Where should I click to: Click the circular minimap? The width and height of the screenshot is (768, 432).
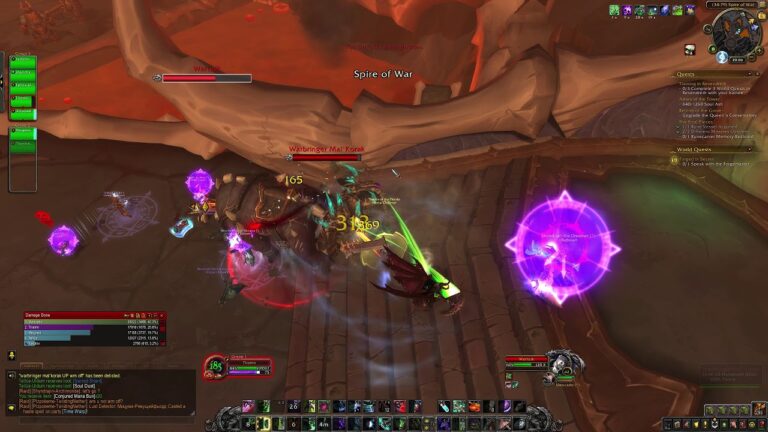736,34
